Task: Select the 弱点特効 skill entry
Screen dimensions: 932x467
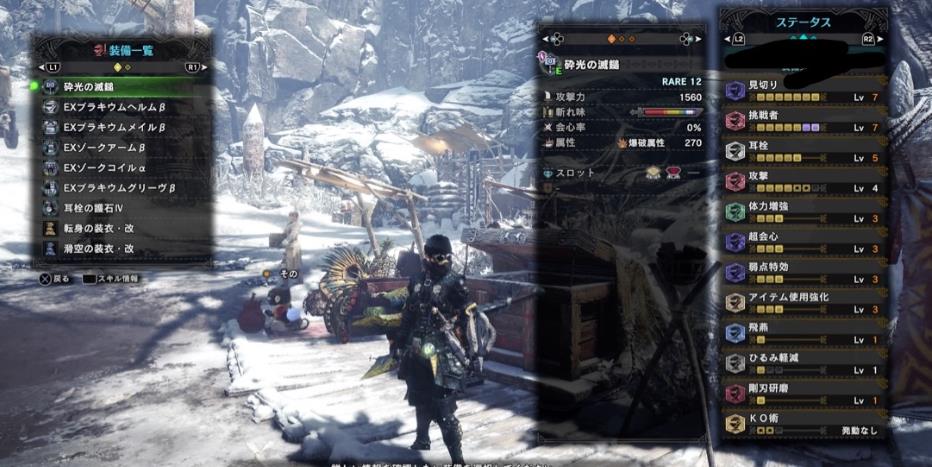Action: coord(805,272)
